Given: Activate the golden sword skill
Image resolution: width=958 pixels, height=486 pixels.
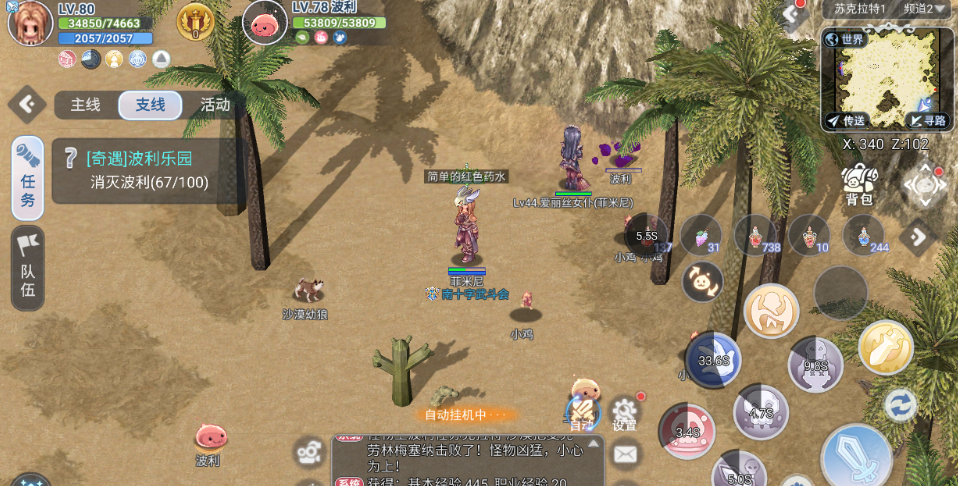Looking at the screenshot, I should 885,347.
